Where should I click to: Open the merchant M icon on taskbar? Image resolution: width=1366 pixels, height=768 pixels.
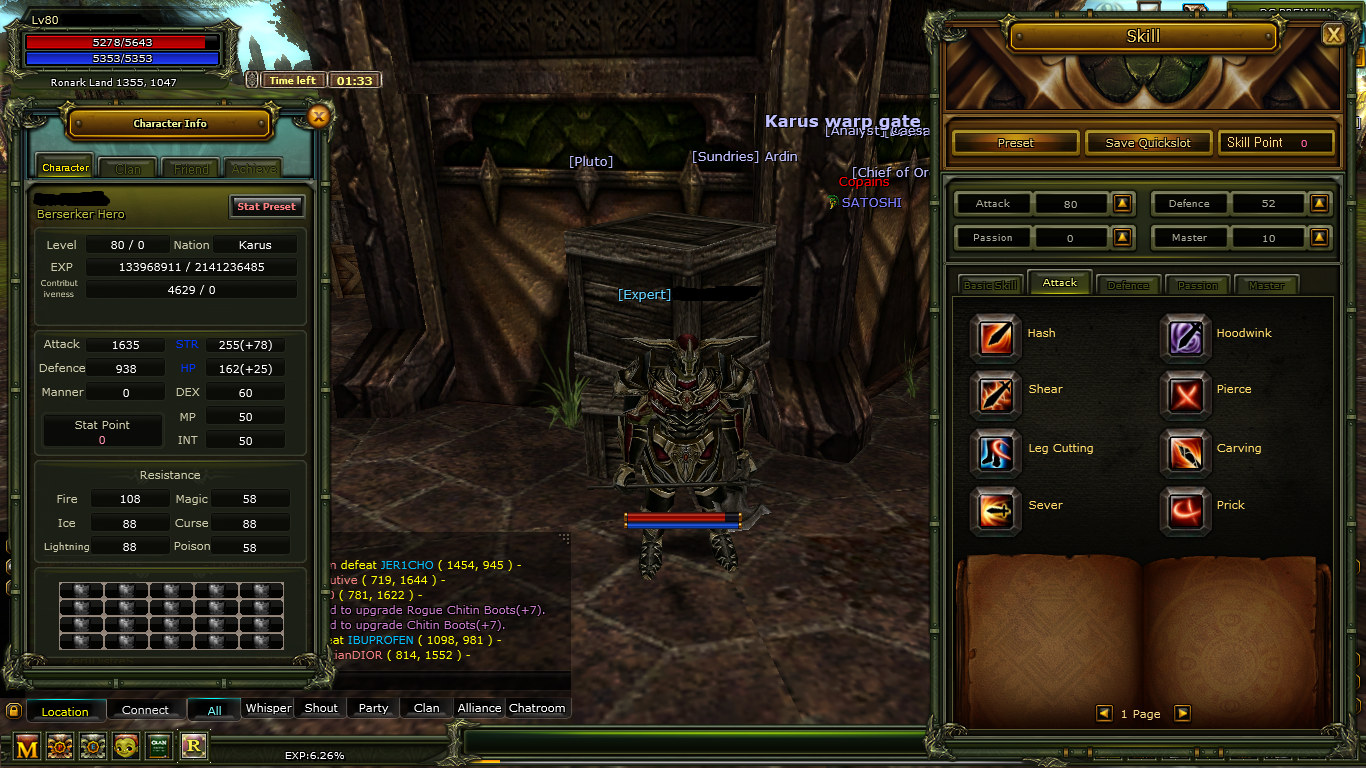pyautogui.click(x=26, y=746)
